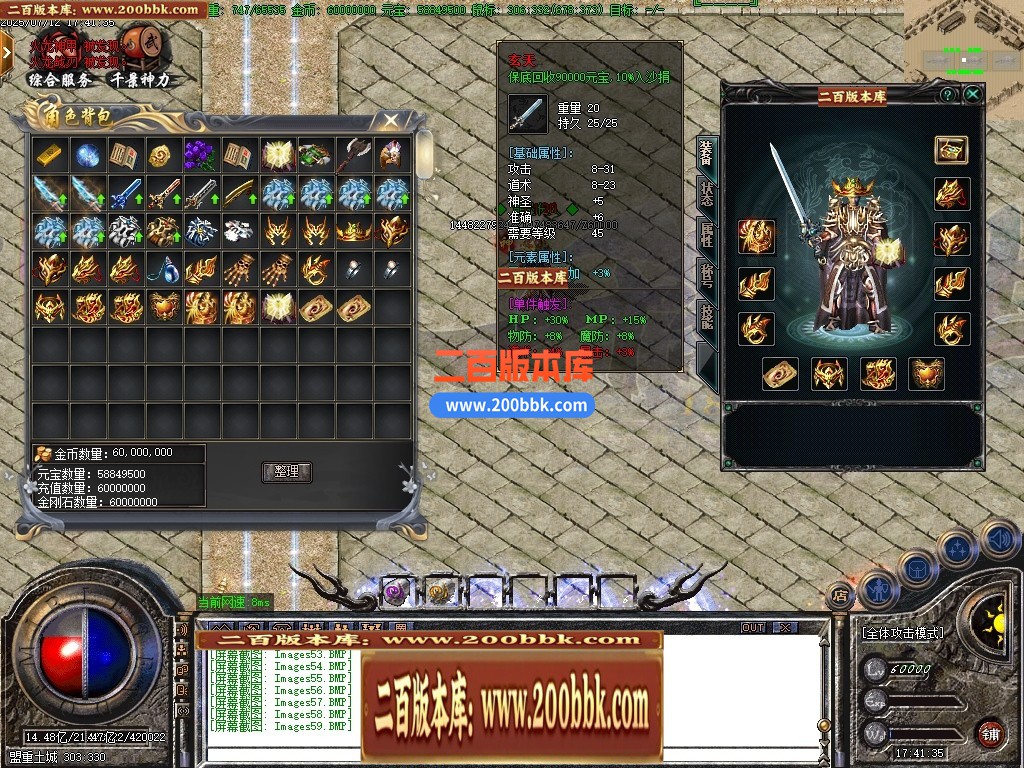Close the character equipment panel

tap(972, 94)
